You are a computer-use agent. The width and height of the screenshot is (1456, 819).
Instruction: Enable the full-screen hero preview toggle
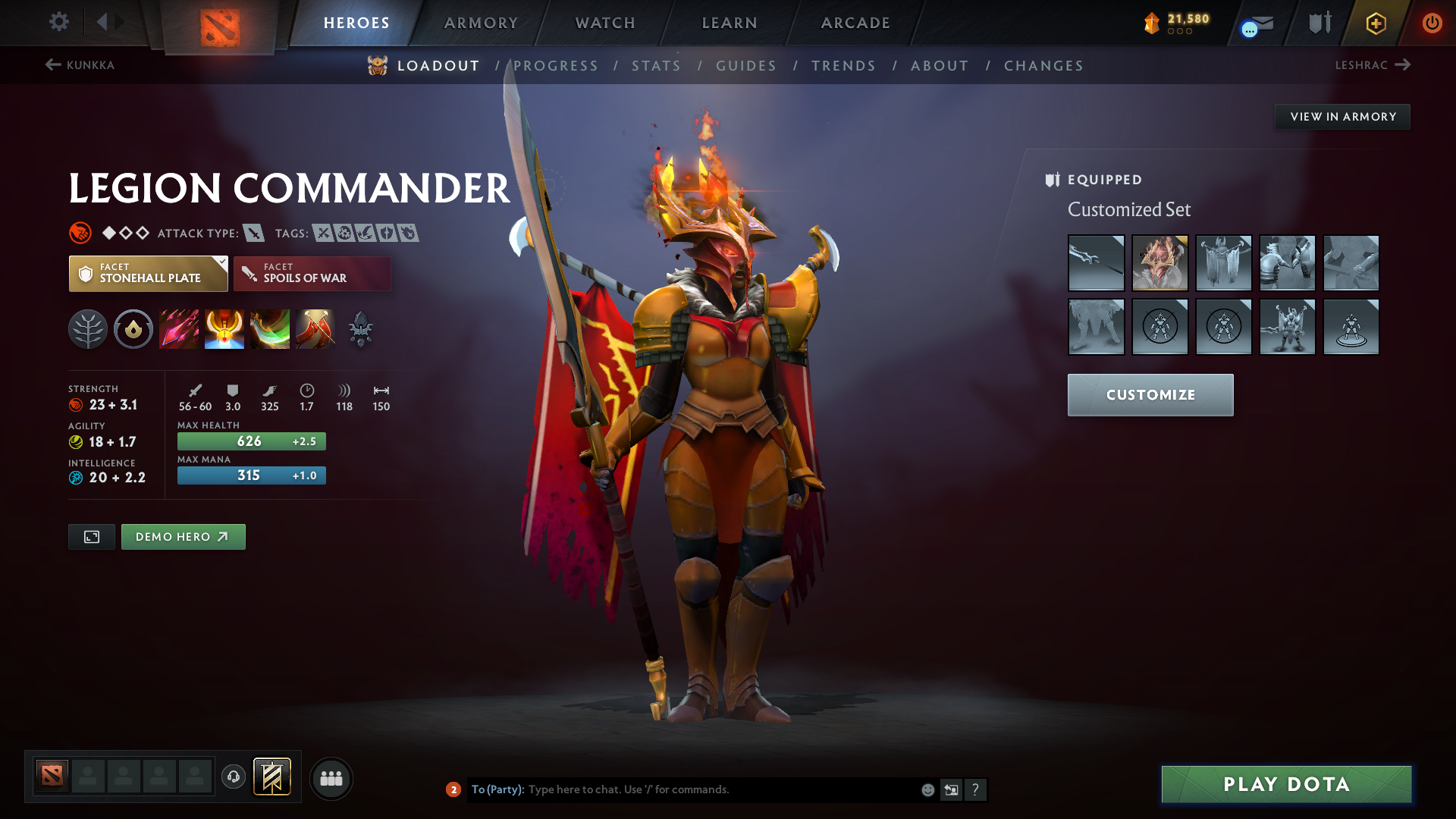click(x=91, y=536)
